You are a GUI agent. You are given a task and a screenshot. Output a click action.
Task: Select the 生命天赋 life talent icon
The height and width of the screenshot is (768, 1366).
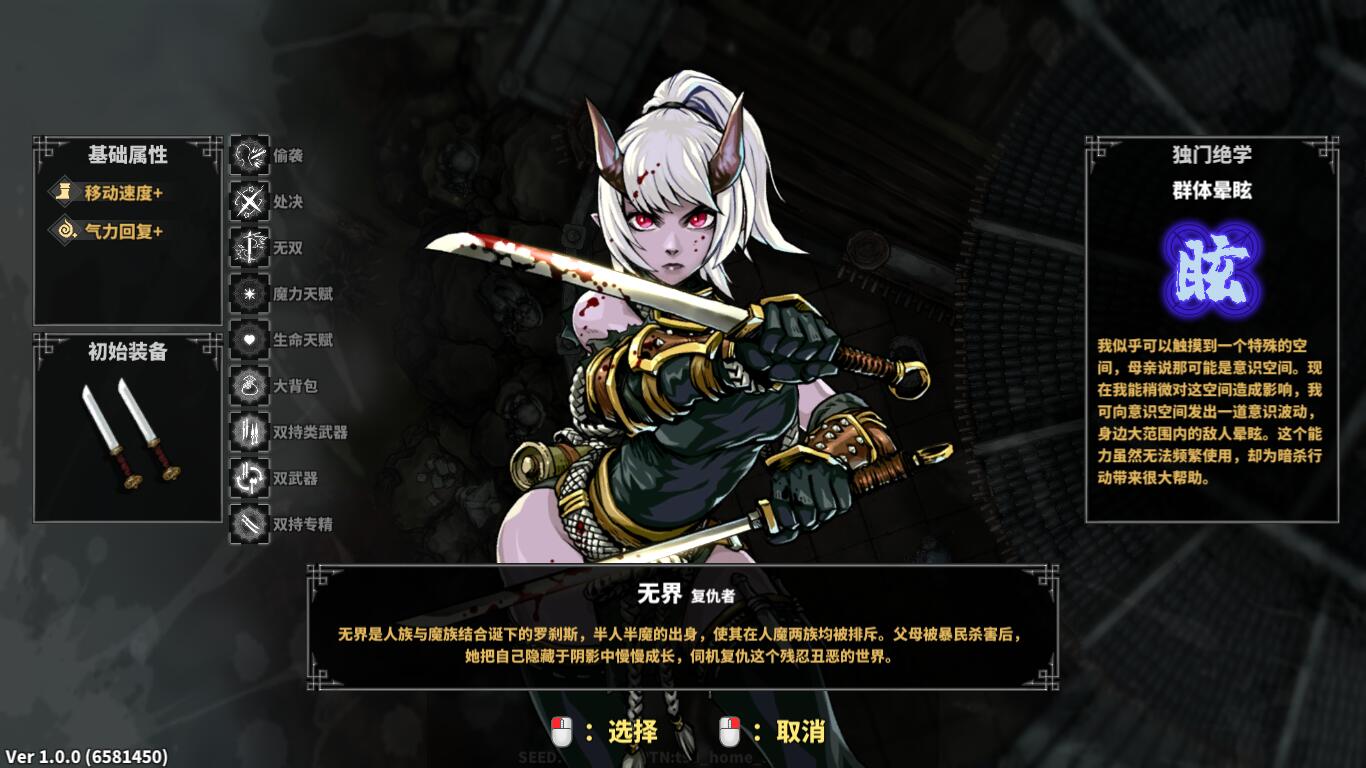coord(249,340)
